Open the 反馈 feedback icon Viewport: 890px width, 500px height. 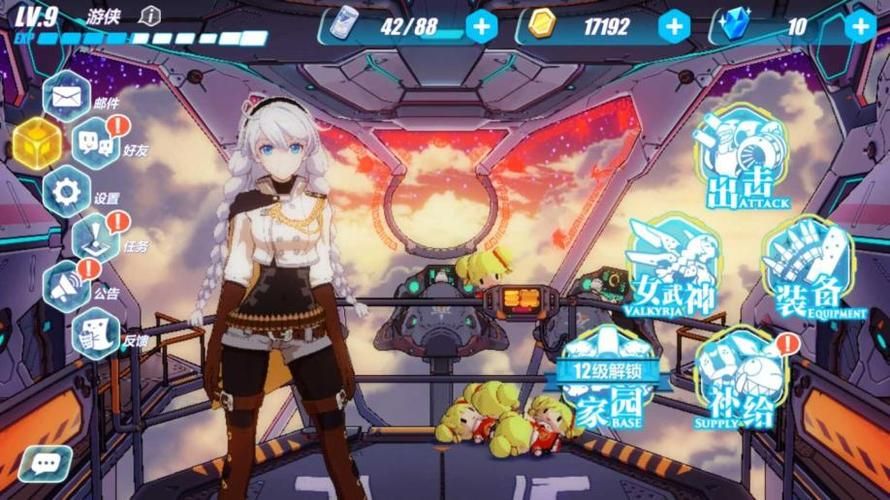coord(97,333)
